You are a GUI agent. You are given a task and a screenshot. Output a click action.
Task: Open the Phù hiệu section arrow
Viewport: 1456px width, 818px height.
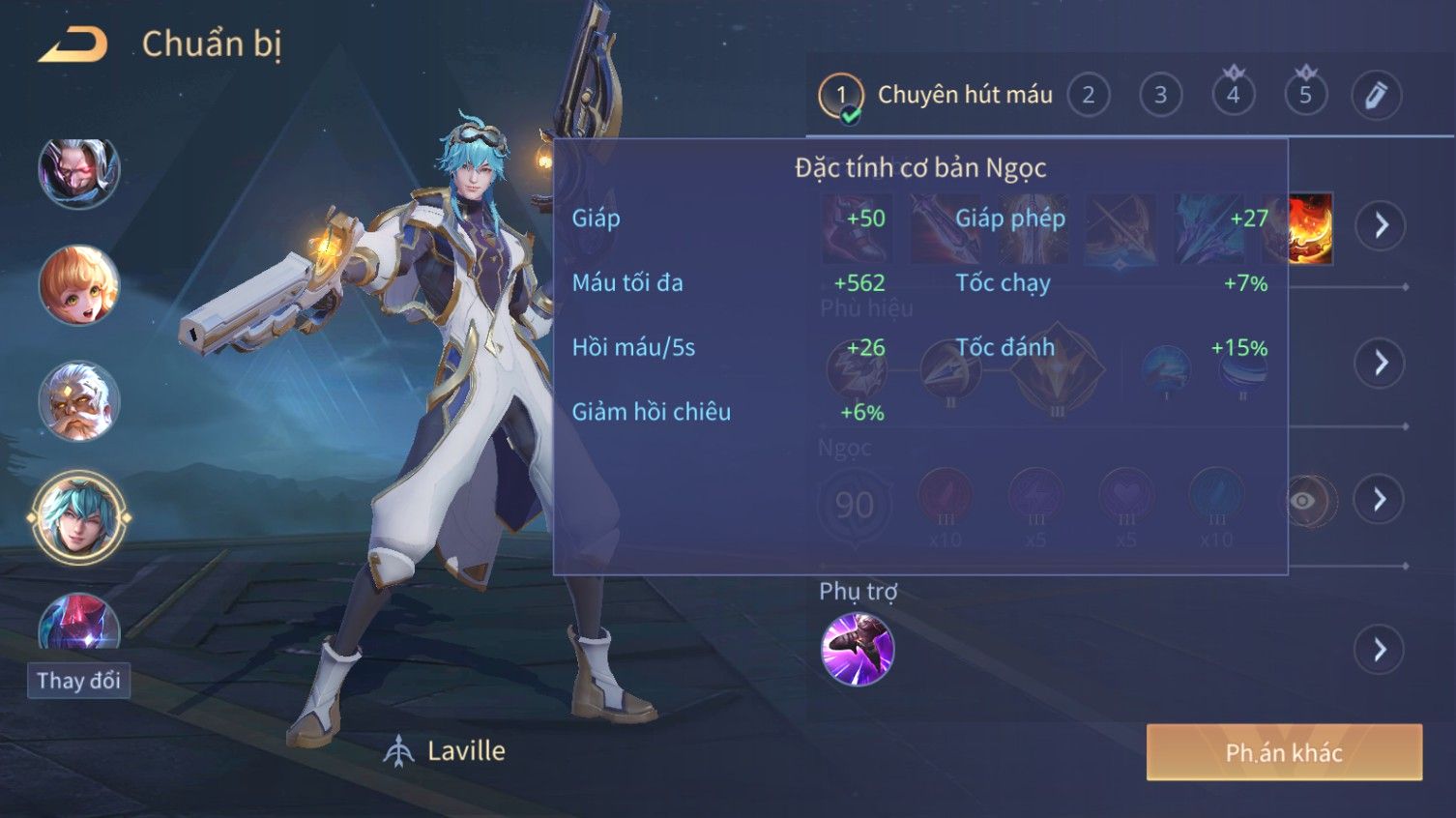click(x=1380, y=364)
